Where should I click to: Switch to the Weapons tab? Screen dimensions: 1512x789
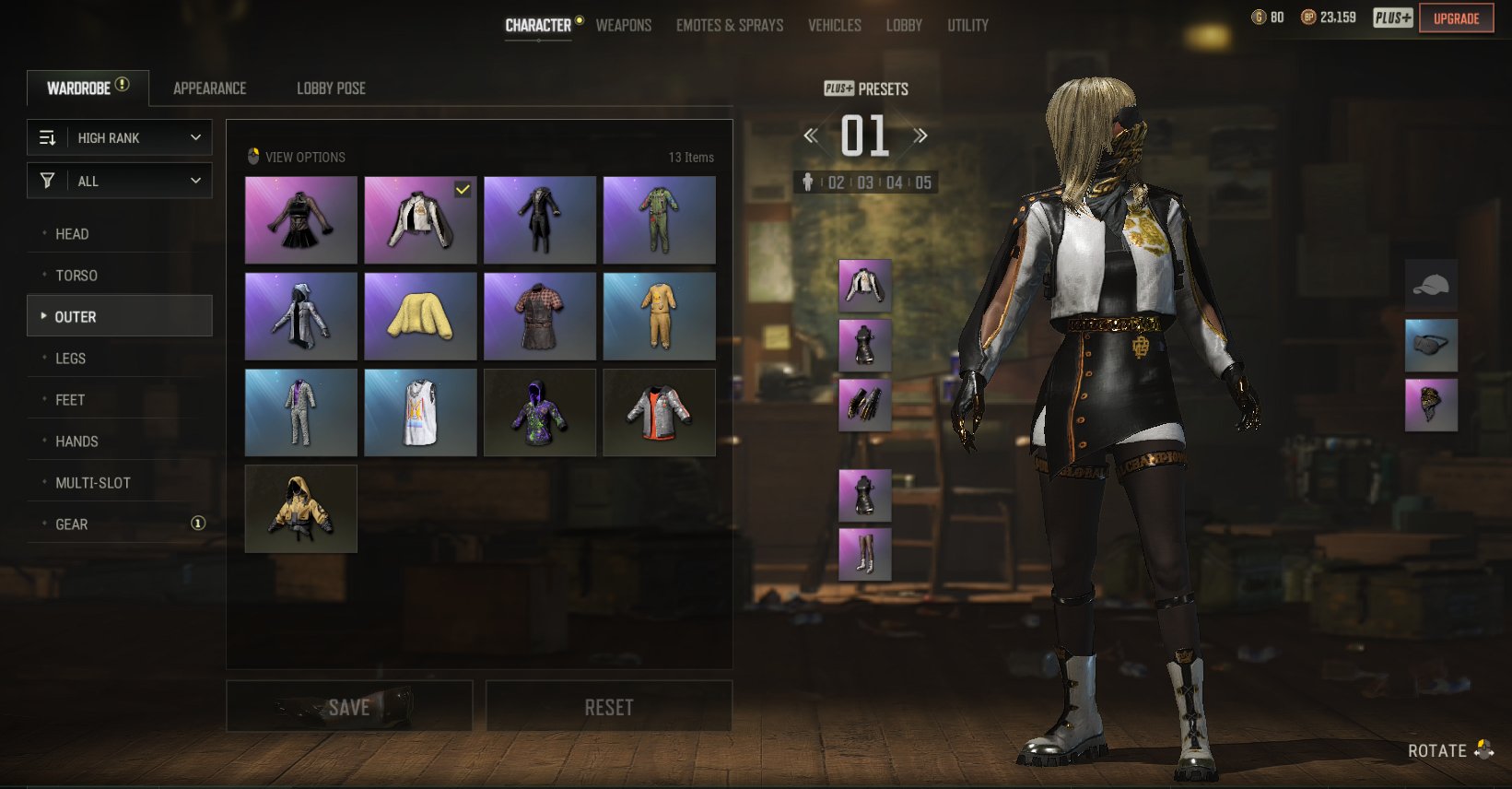pyautogui.click(x=623, y=25)
